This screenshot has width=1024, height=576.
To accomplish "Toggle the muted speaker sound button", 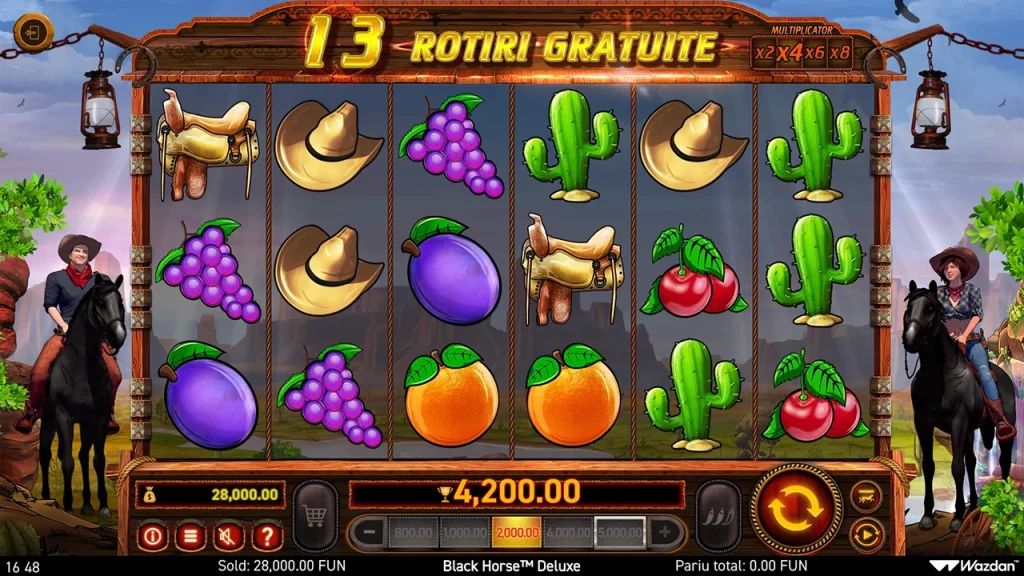I will [228, 536].
